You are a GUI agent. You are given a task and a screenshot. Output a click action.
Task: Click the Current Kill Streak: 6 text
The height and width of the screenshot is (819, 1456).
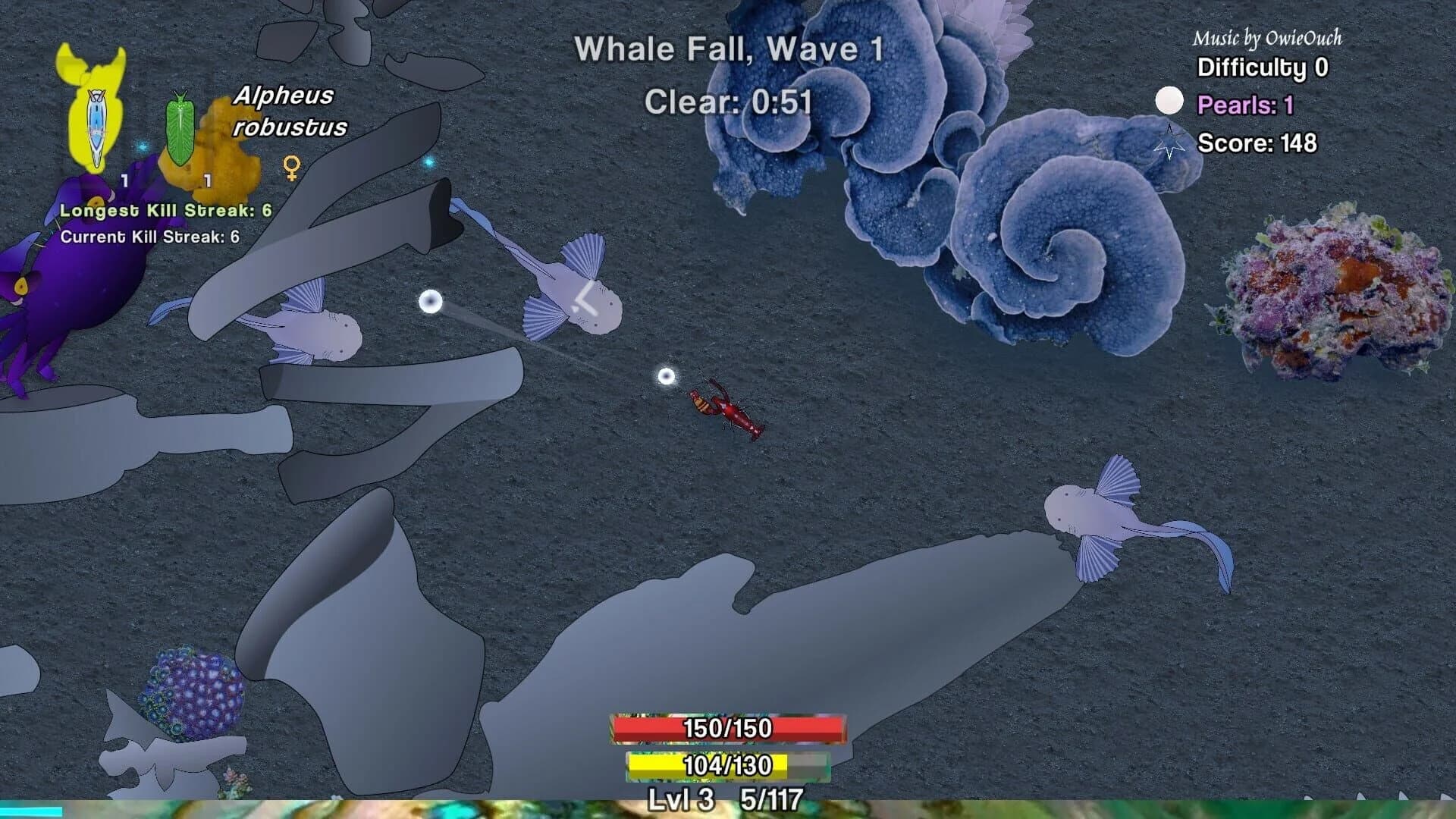149,237
